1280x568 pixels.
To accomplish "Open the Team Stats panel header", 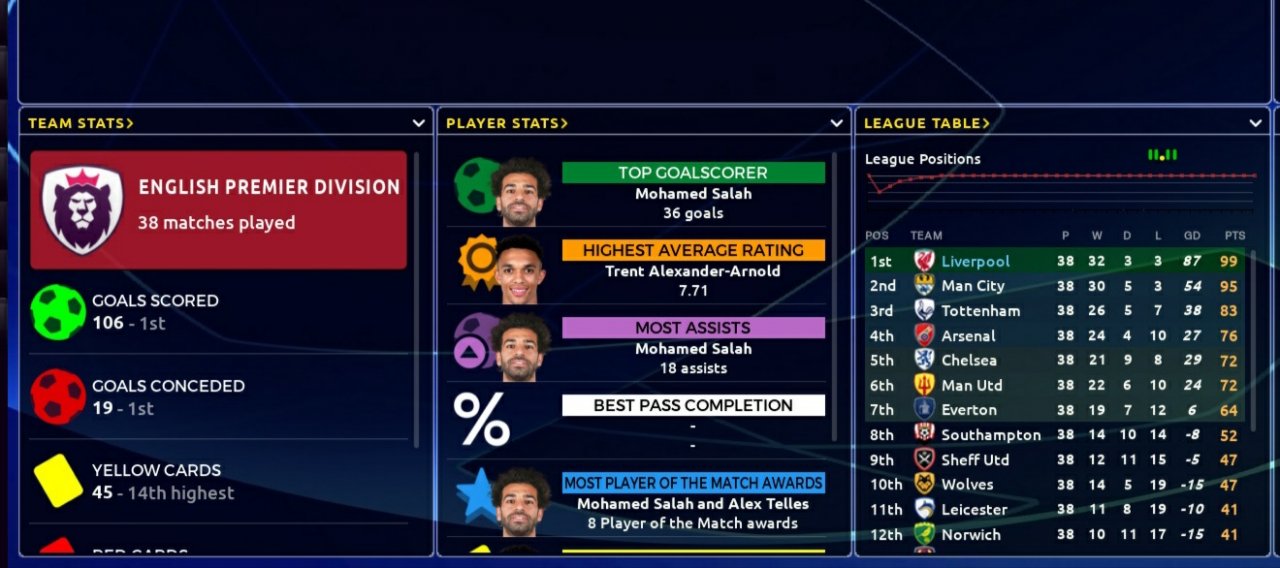I will point(80,123).
